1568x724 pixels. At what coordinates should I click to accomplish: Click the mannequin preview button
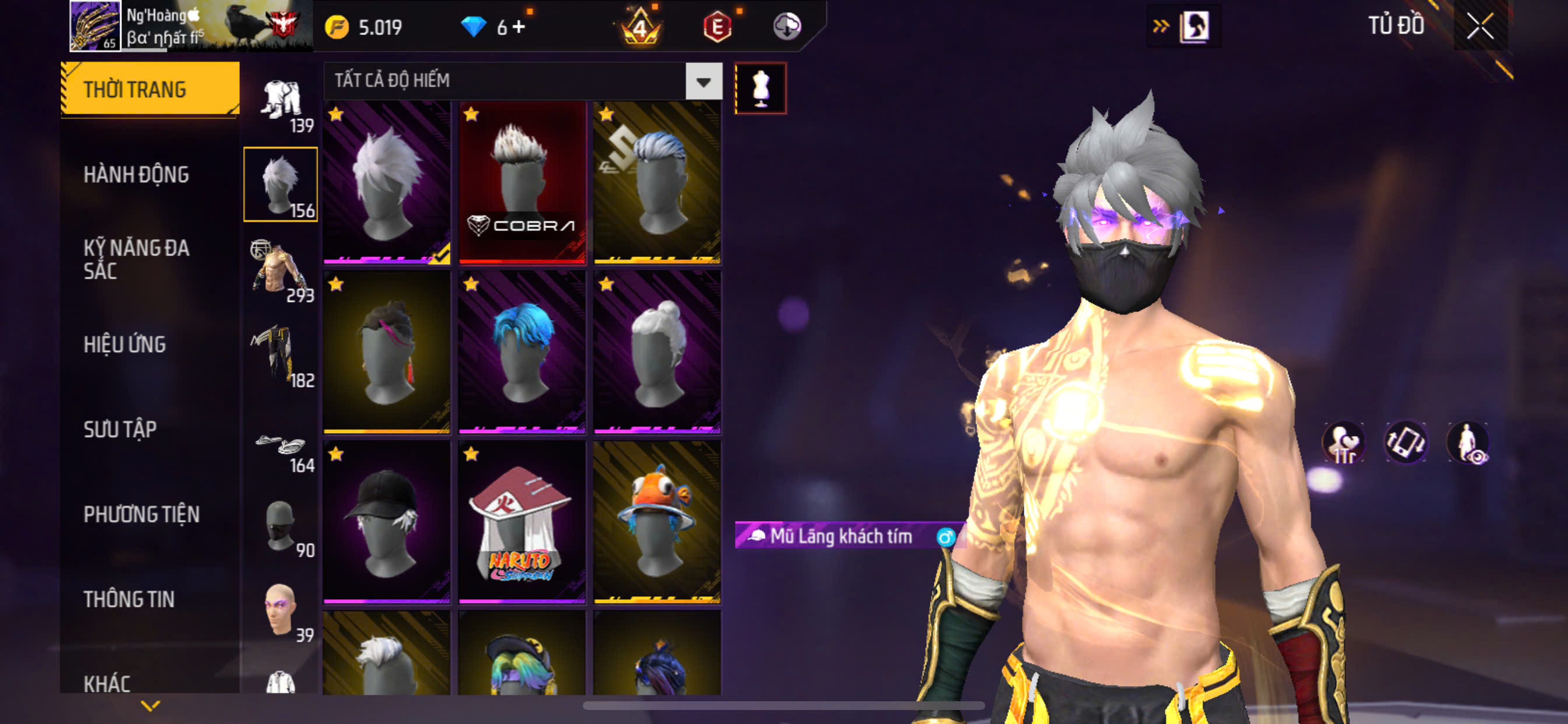coord(760,88)
